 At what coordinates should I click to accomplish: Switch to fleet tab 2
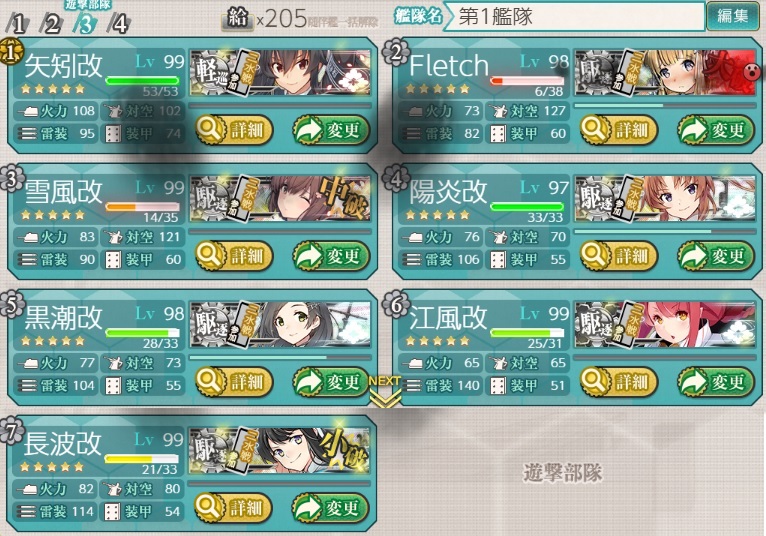click(51, 24)
